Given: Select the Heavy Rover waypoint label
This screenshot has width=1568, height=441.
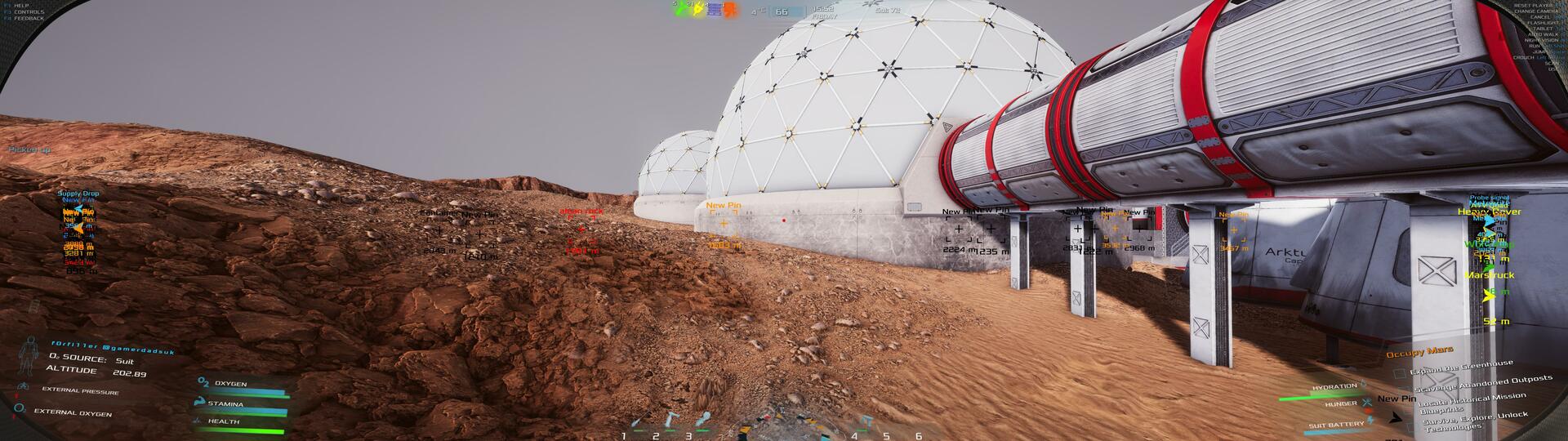Looking at the screenshot, I should pyautogui.click(x=1490, y=212).
